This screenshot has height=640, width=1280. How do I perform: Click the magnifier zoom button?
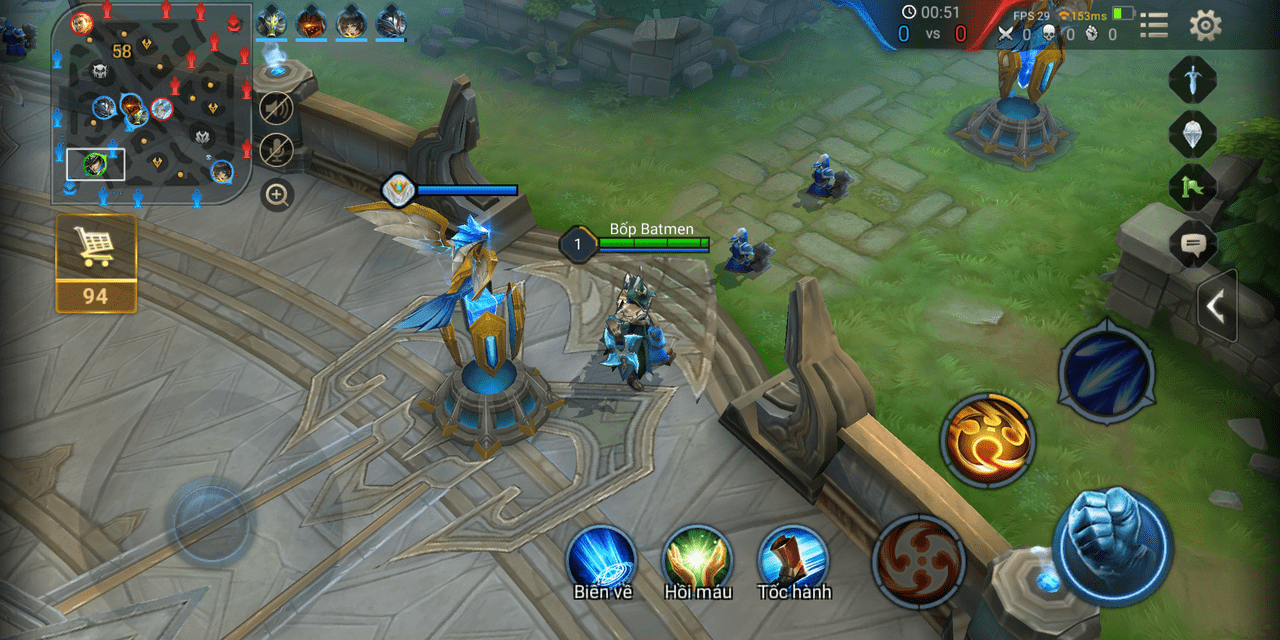pyautogui.click(x=277, y=194)
